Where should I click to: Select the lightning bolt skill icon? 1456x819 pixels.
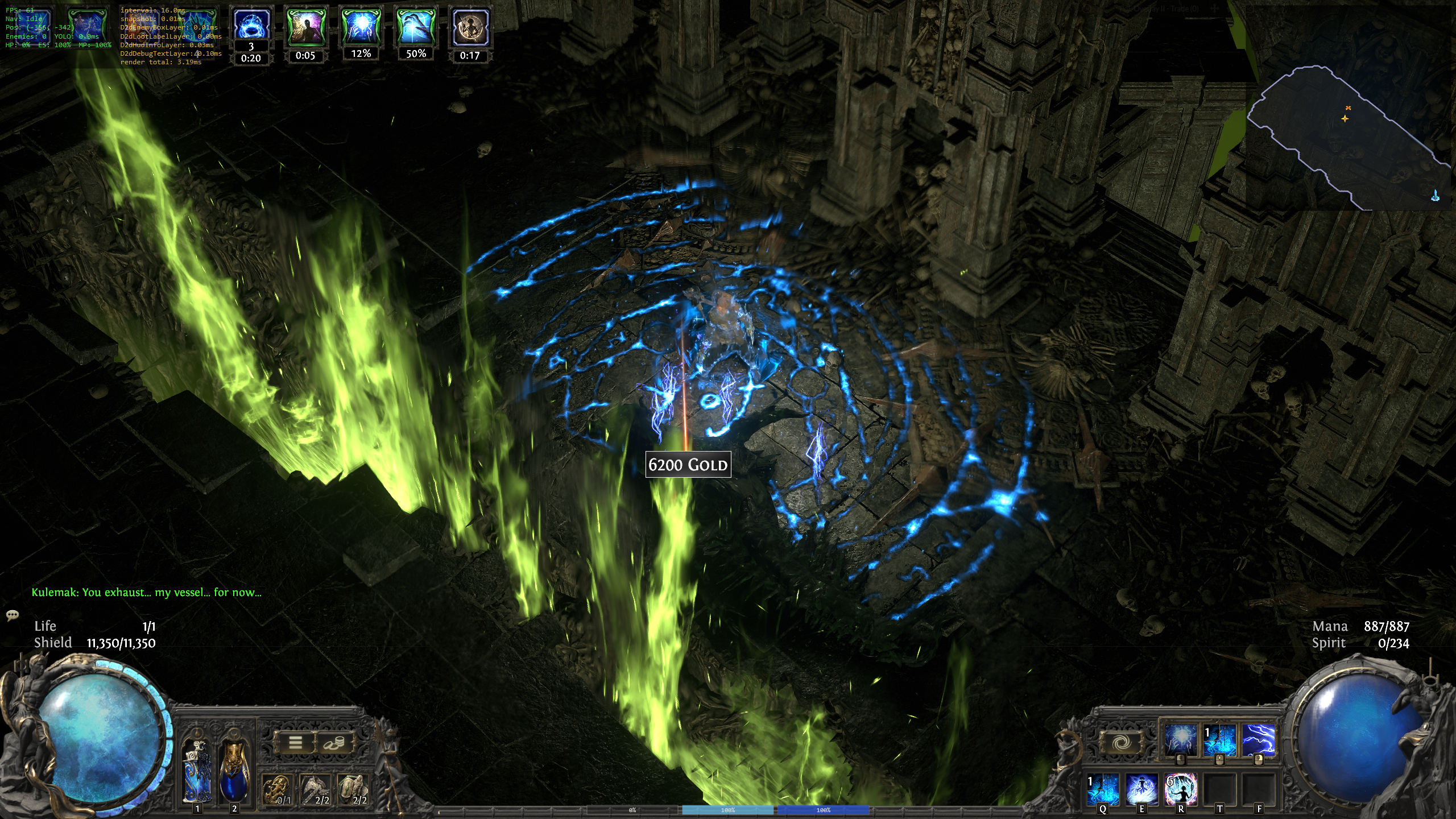(1258, 741)
